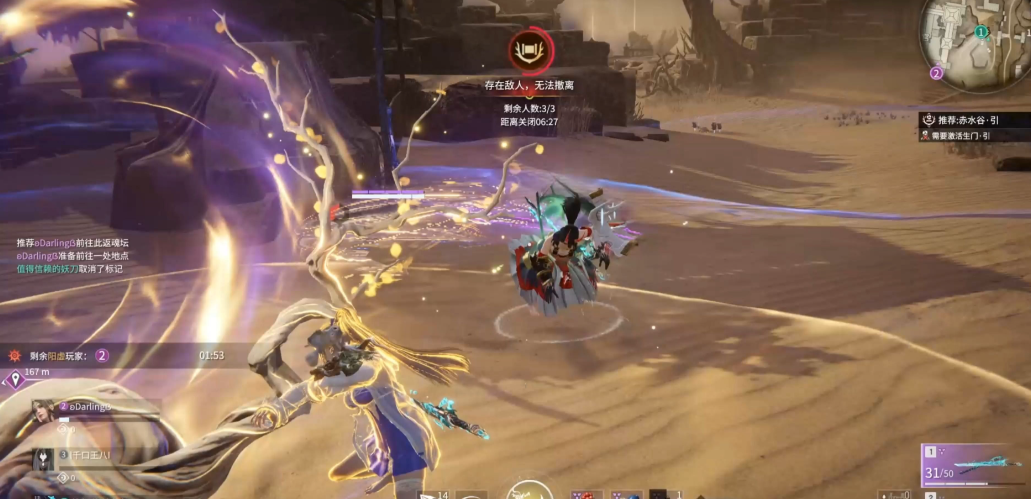This screenshot has width=1031, height=499.
Task: Select the dark item slot with count 1
Action: 659,494
